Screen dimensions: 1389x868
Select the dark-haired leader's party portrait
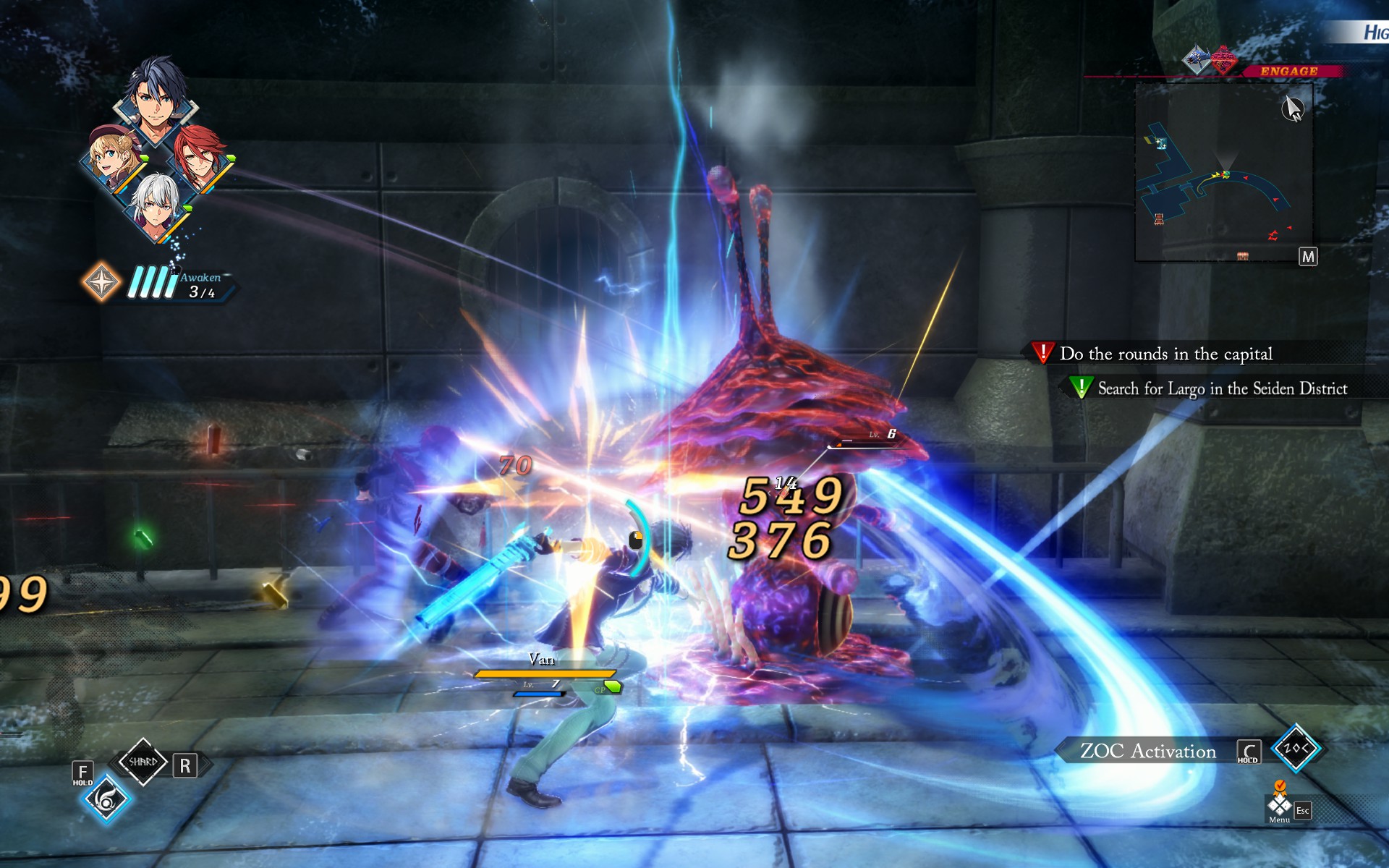[155, 101]
